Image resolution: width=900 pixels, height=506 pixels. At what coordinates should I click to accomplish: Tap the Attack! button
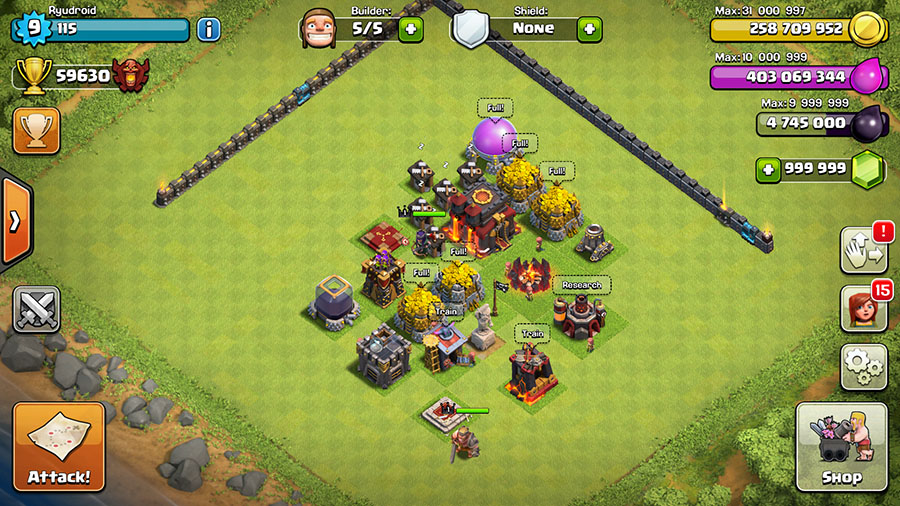[58, 446]
